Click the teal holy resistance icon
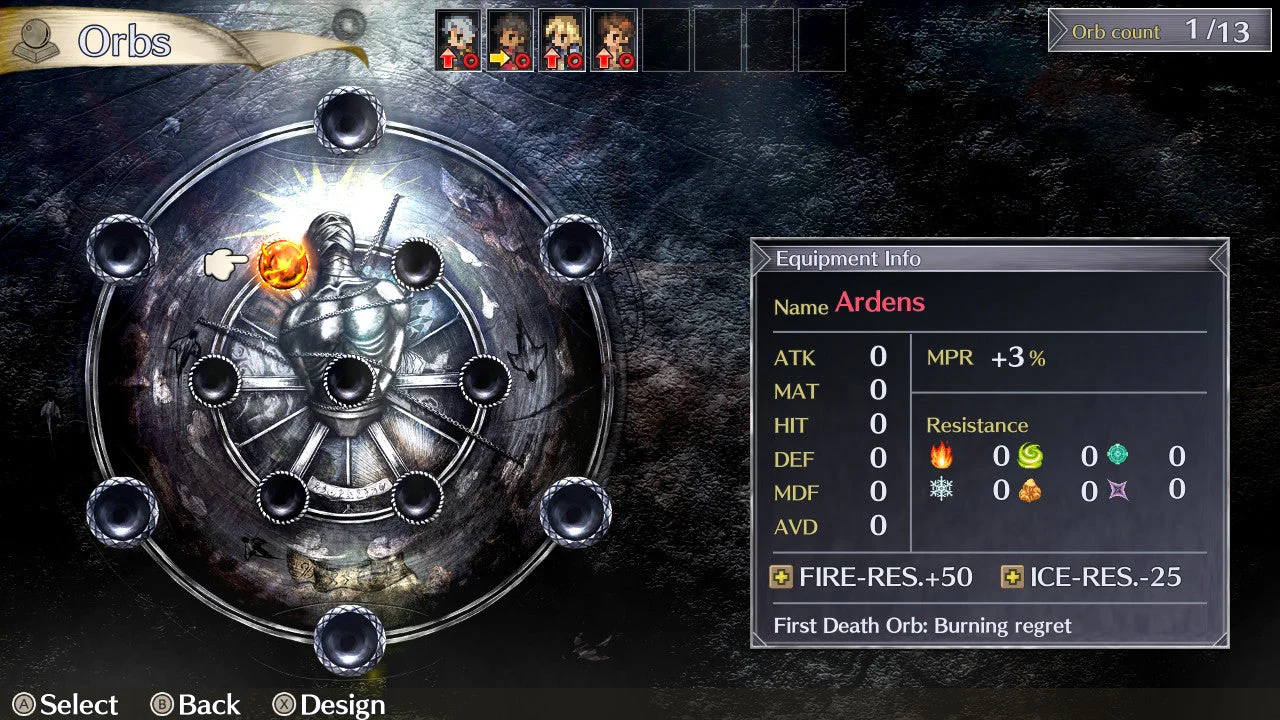 [x=1117, y=455]
